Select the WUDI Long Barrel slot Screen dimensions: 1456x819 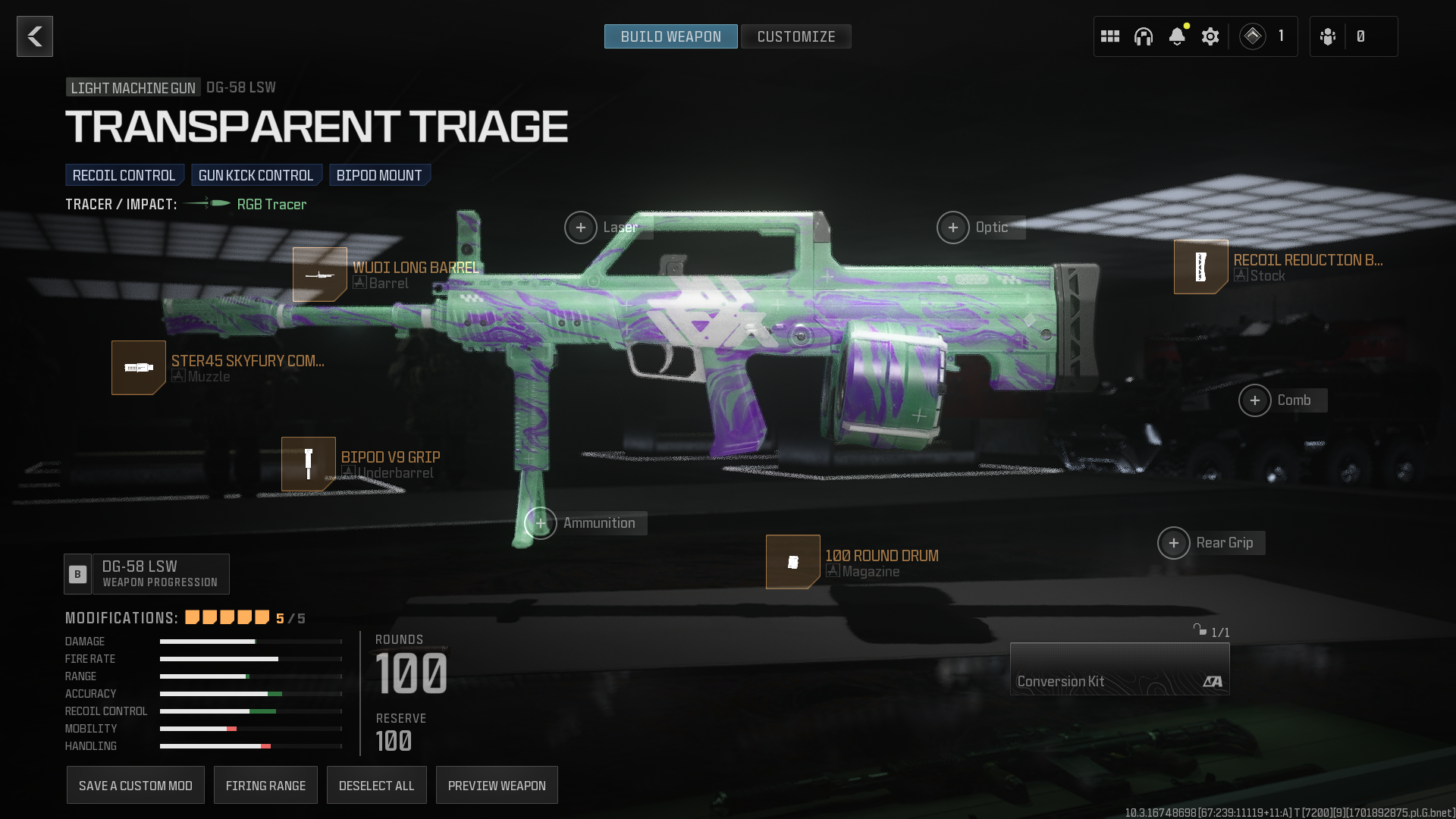coord(320,275)
